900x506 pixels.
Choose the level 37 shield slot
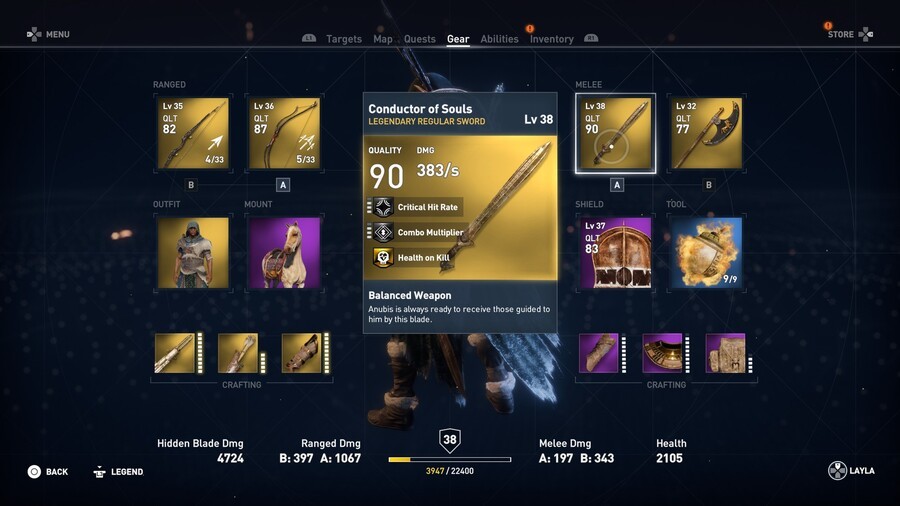(615, 253)
